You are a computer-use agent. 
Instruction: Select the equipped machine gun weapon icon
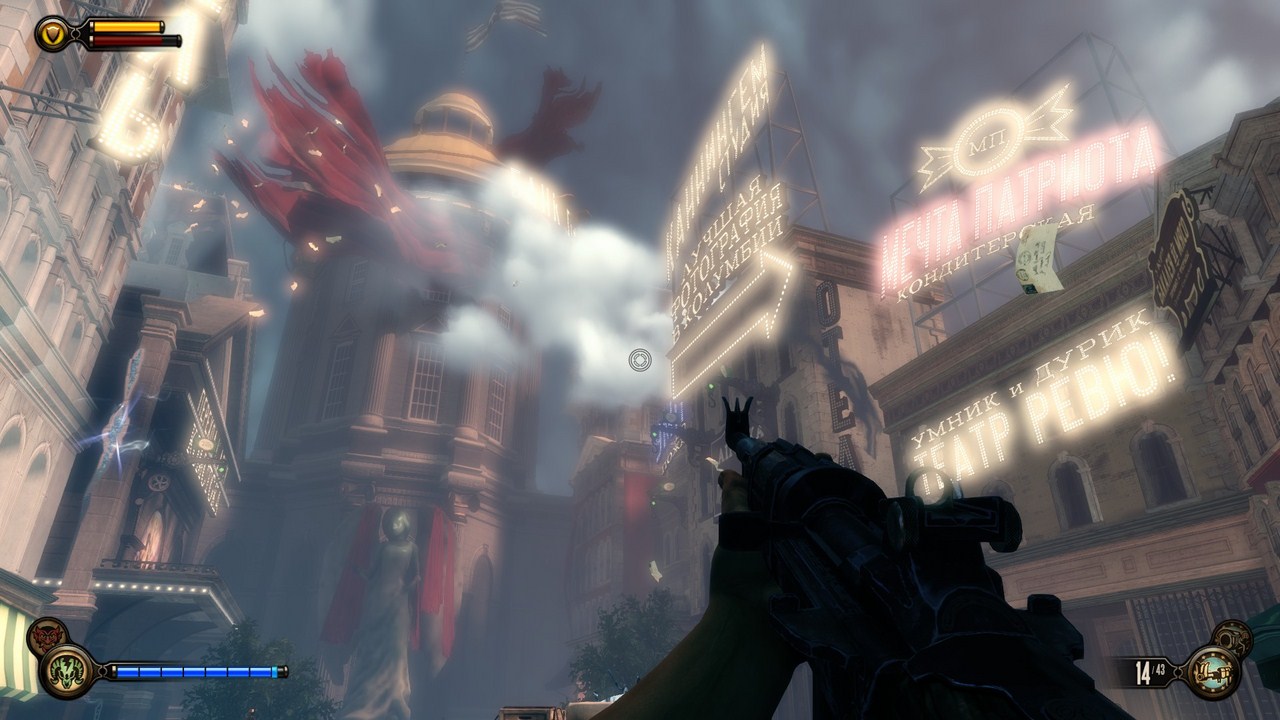1212,671
